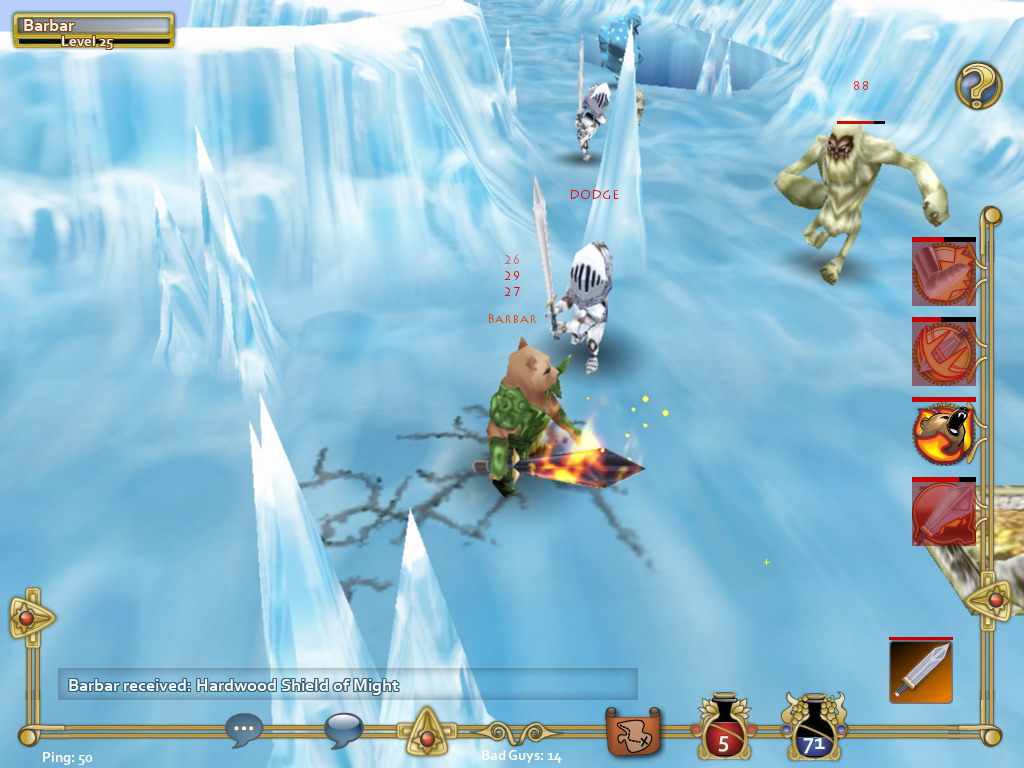Click the chat log message bar
1024x768 pixels.
coord(347,685)
